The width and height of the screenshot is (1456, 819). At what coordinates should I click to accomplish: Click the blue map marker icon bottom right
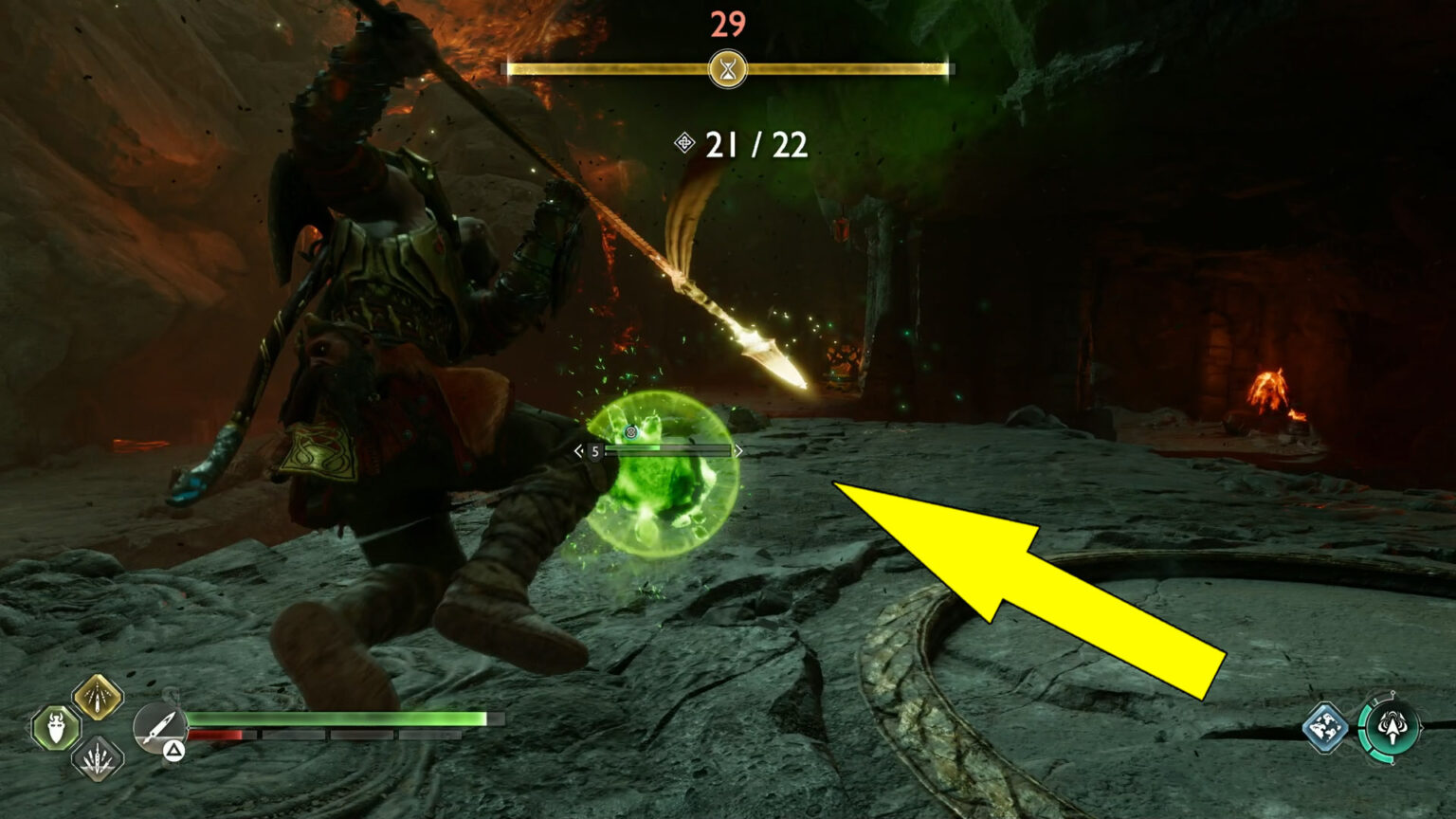1325,727
